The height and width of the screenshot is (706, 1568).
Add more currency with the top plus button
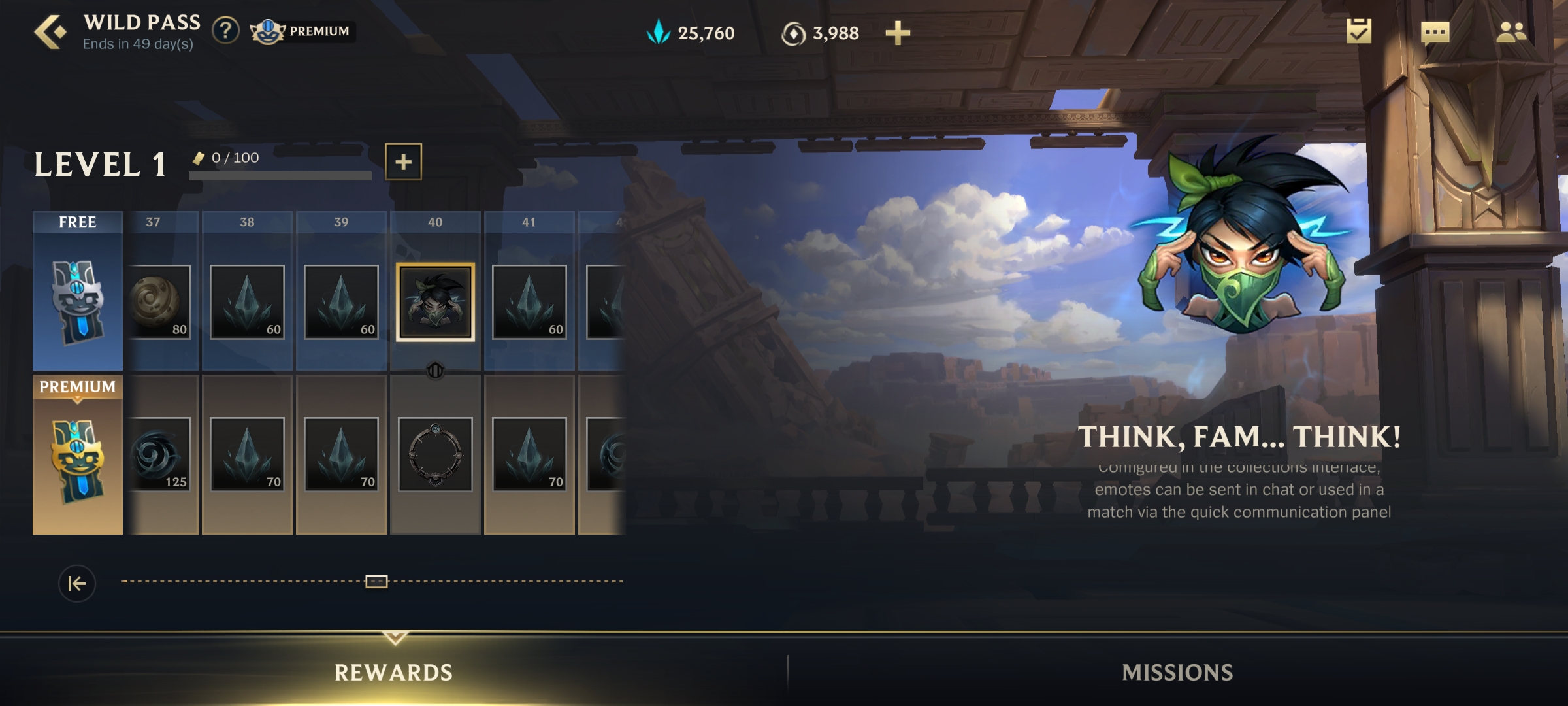898,33
